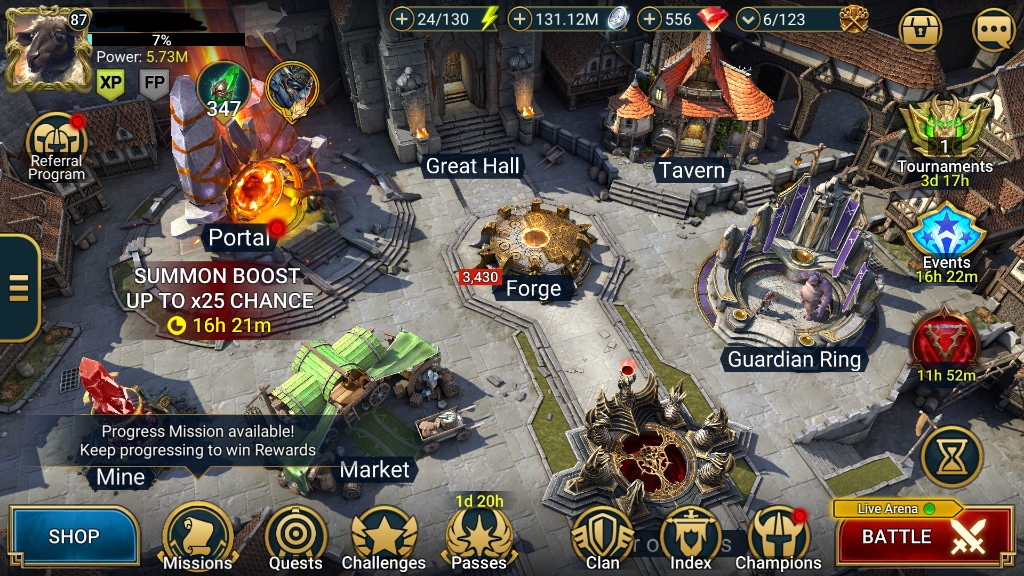The image size is (1024, 576).
Task: Add more red gems with plus button
Action: (649, 19)
